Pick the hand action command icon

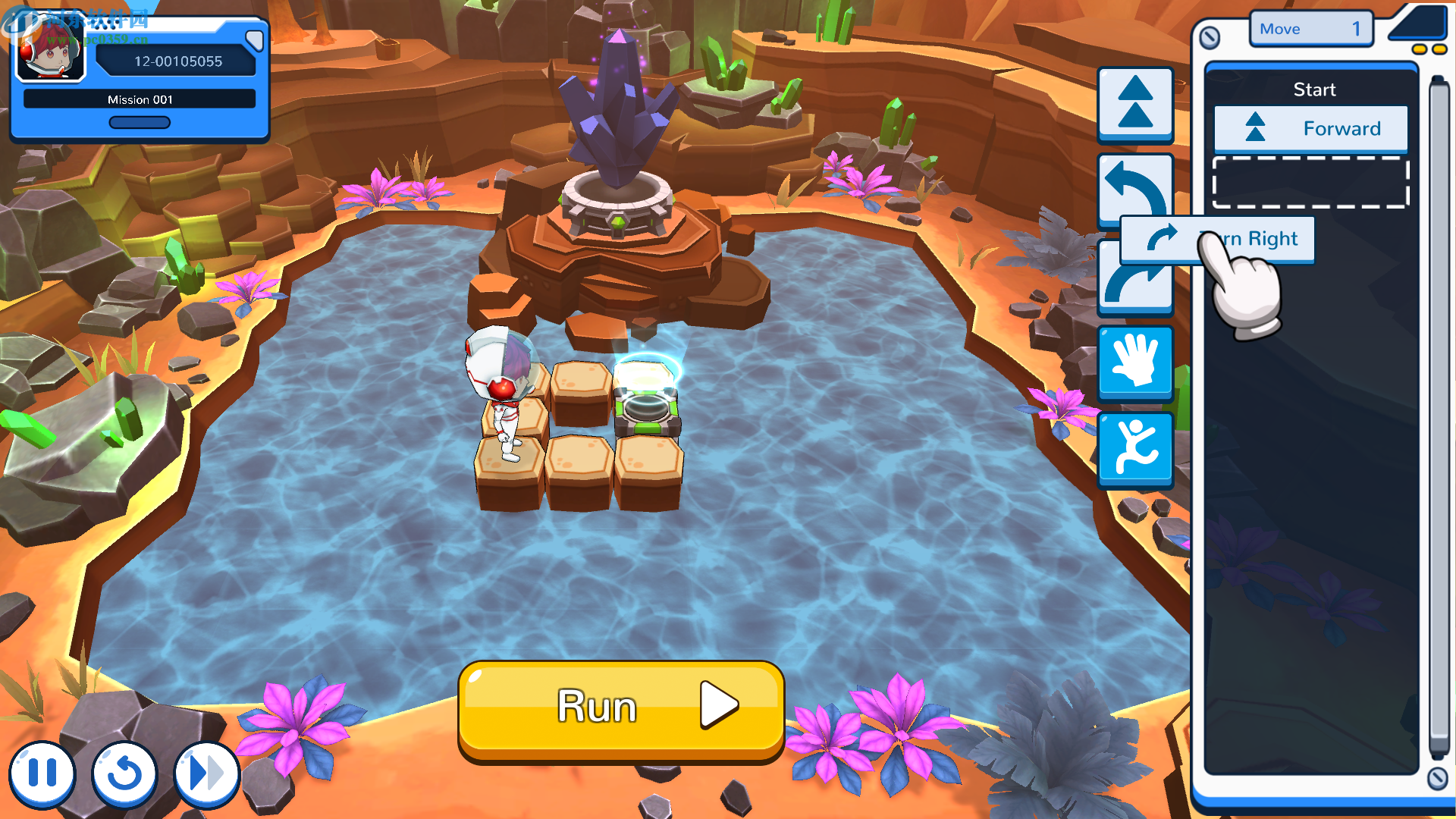[x=1135, y=362]
